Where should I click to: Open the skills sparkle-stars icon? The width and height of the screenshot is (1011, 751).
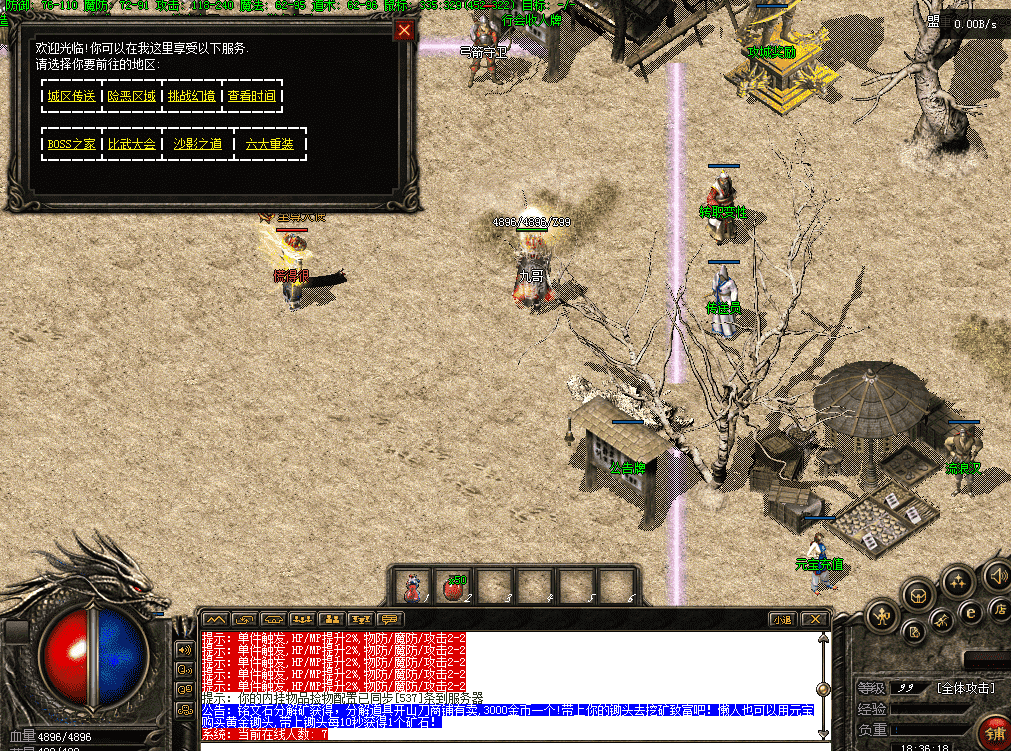pos(957,580)
